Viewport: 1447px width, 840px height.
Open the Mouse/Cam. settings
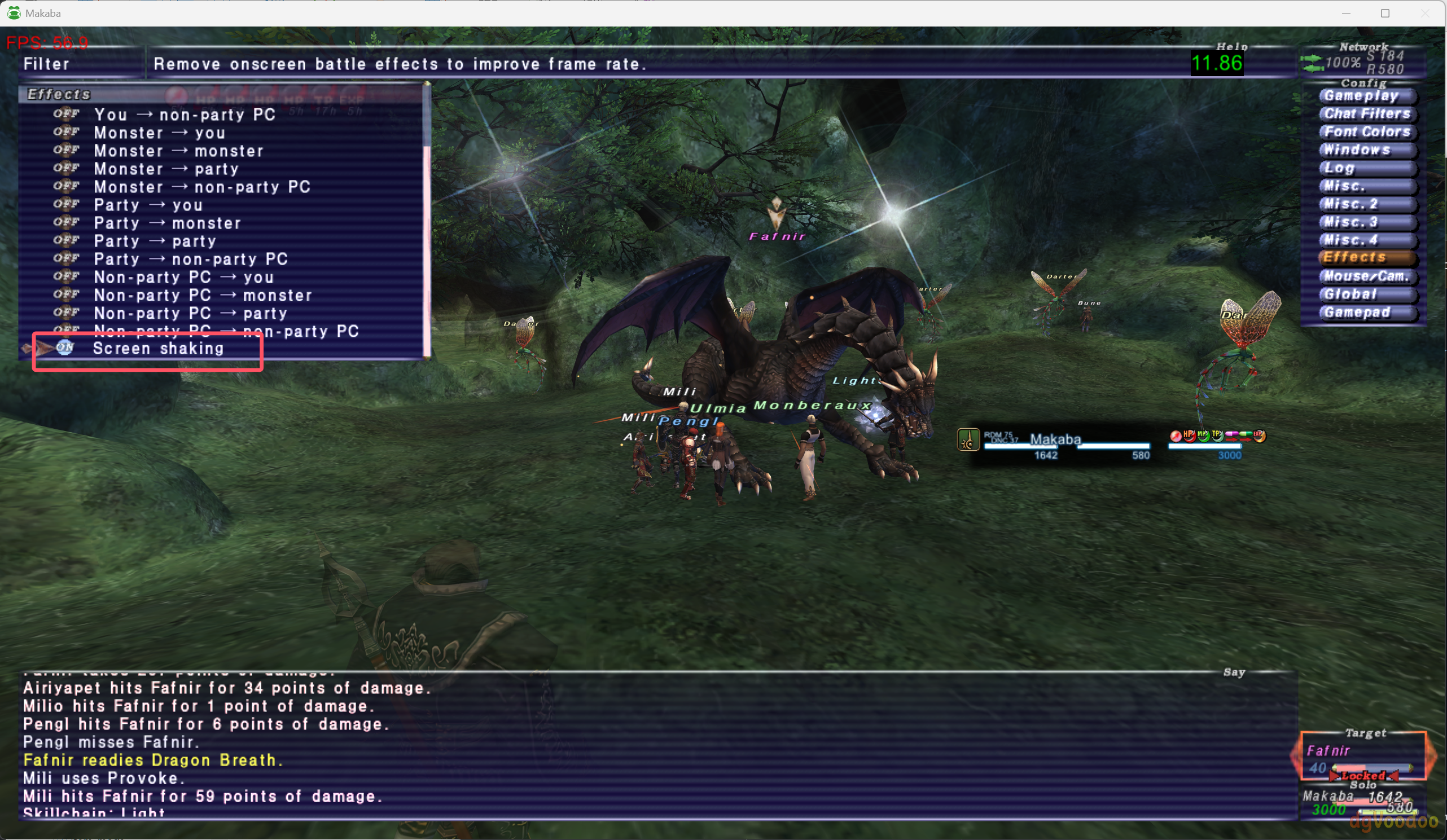[1367, 276]
